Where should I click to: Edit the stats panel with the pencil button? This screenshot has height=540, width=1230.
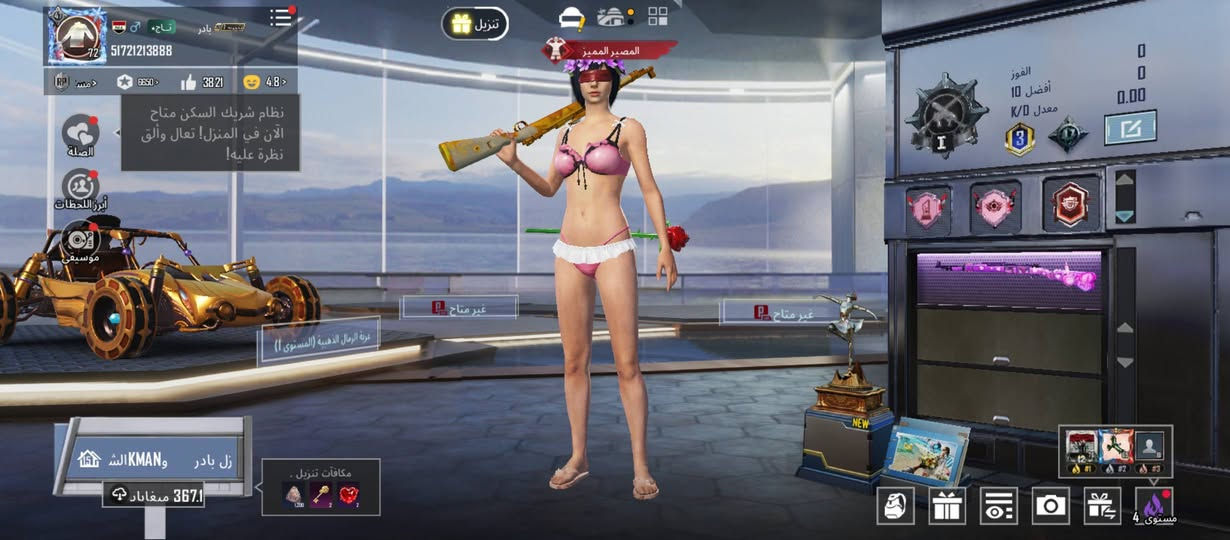(1130, 127)
